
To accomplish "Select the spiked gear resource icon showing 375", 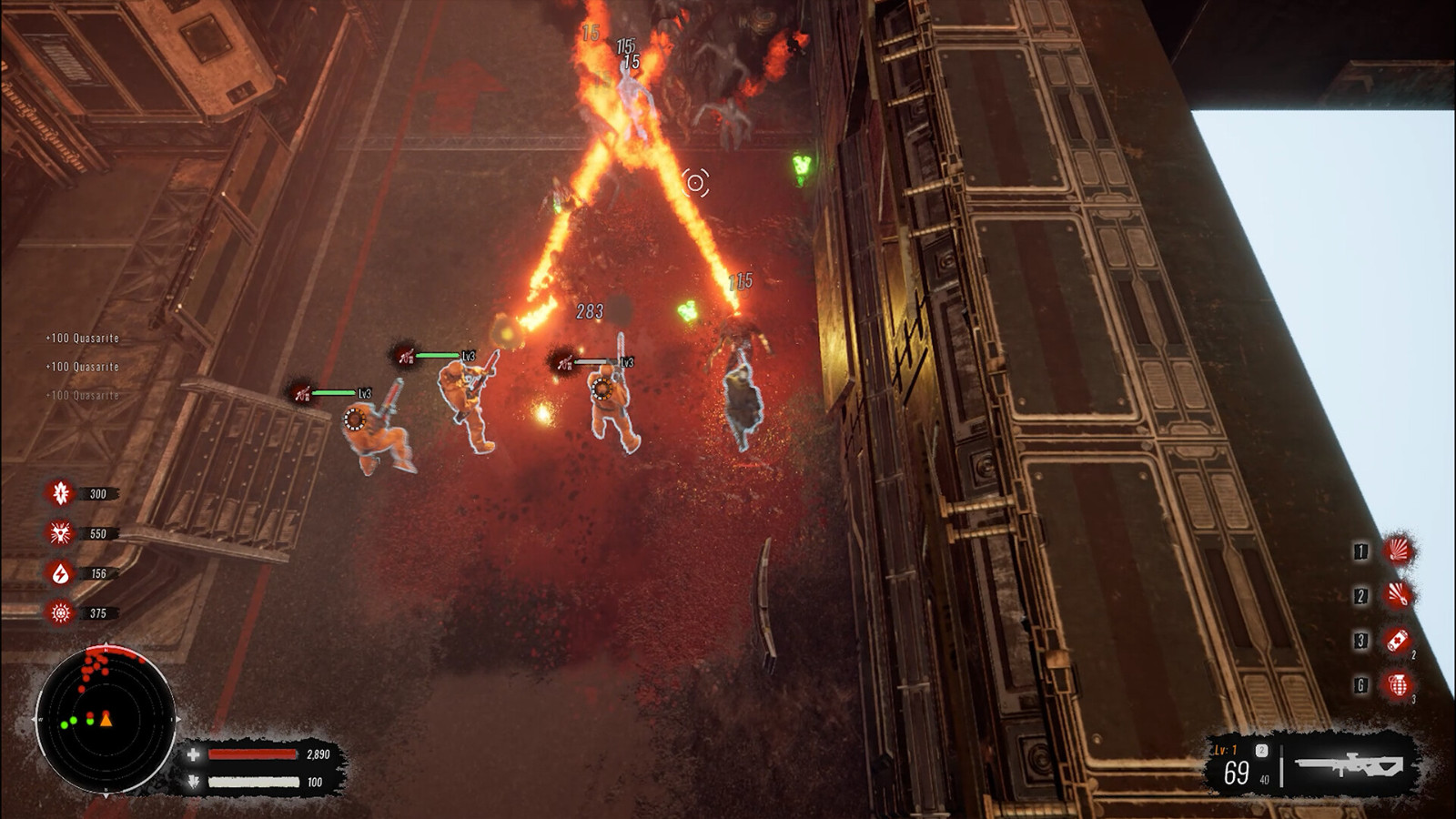I will (60, 613).
